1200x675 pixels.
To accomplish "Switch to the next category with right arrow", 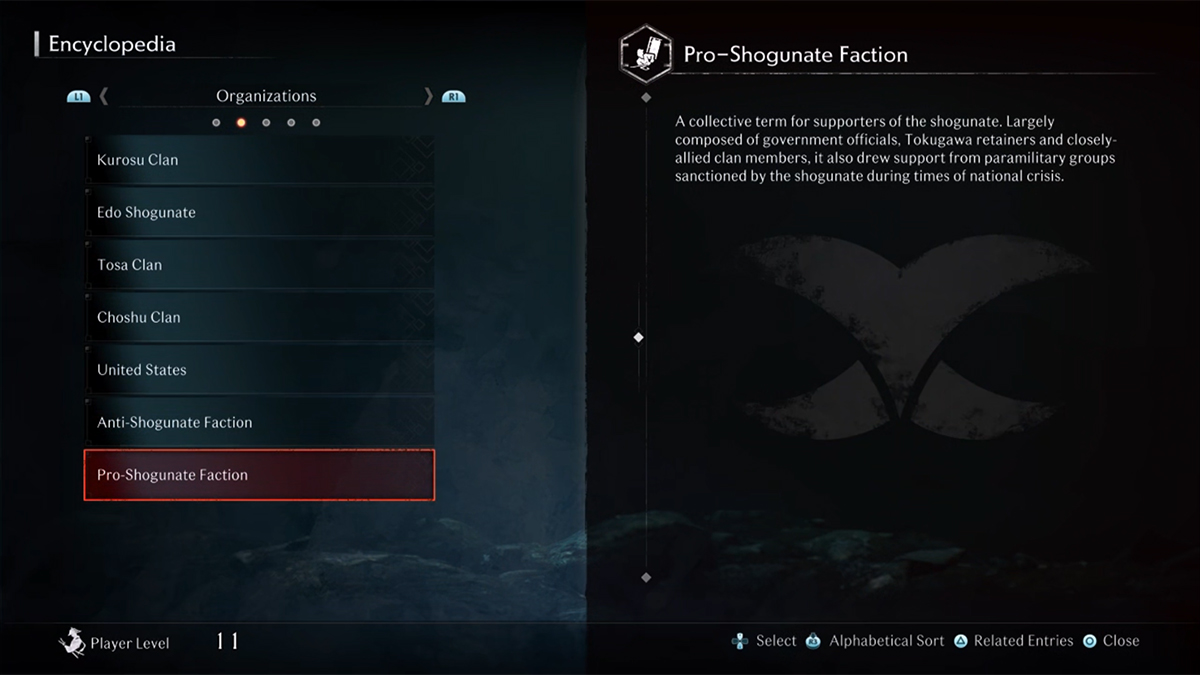I will pyautogui.click(x=429, y=96).
